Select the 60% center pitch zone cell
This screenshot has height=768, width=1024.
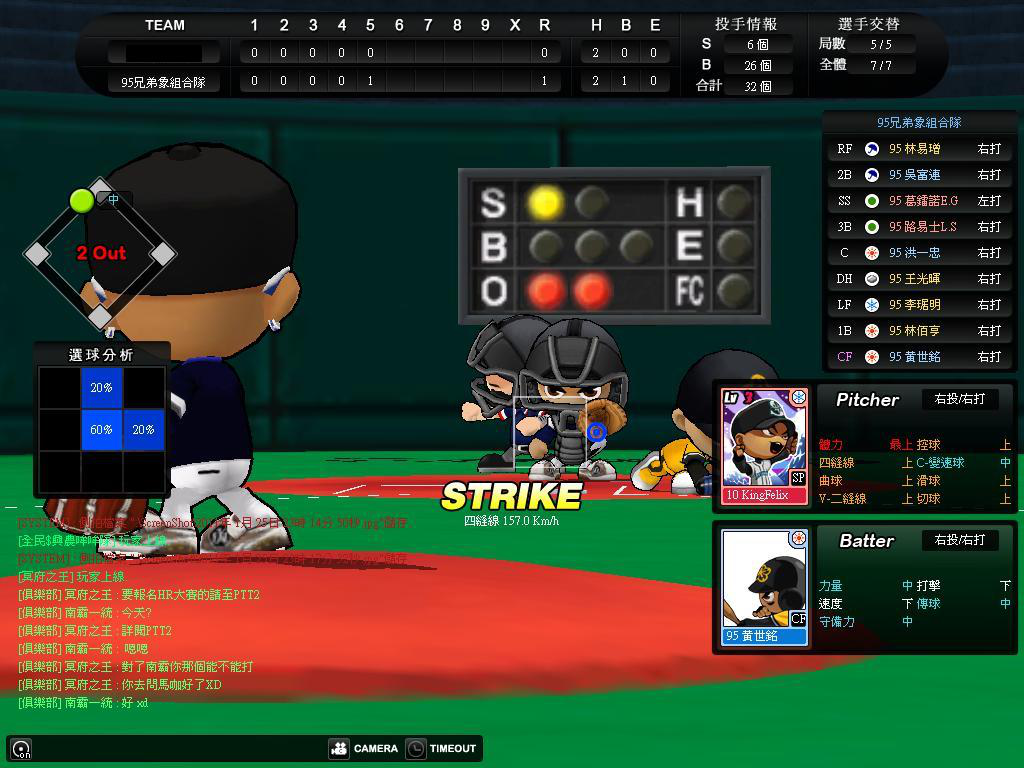[101, 429]
